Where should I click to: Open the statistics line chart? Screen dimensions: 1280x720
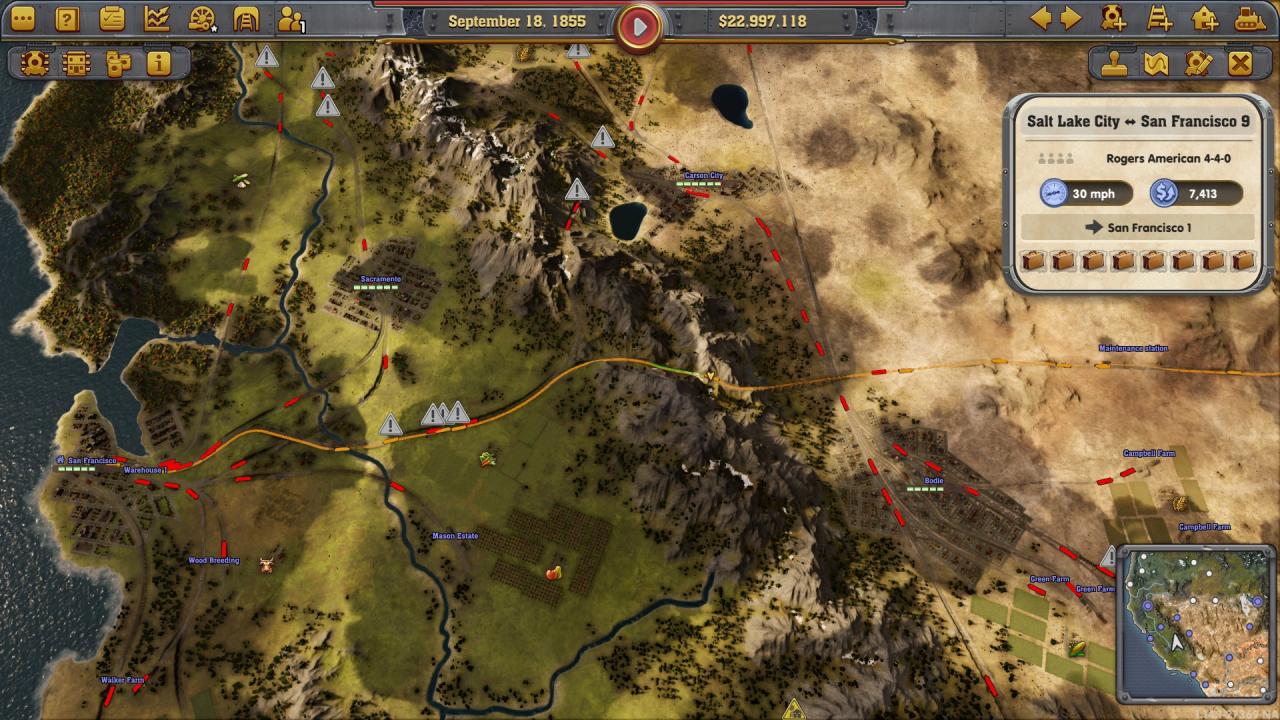coord(157,19)
